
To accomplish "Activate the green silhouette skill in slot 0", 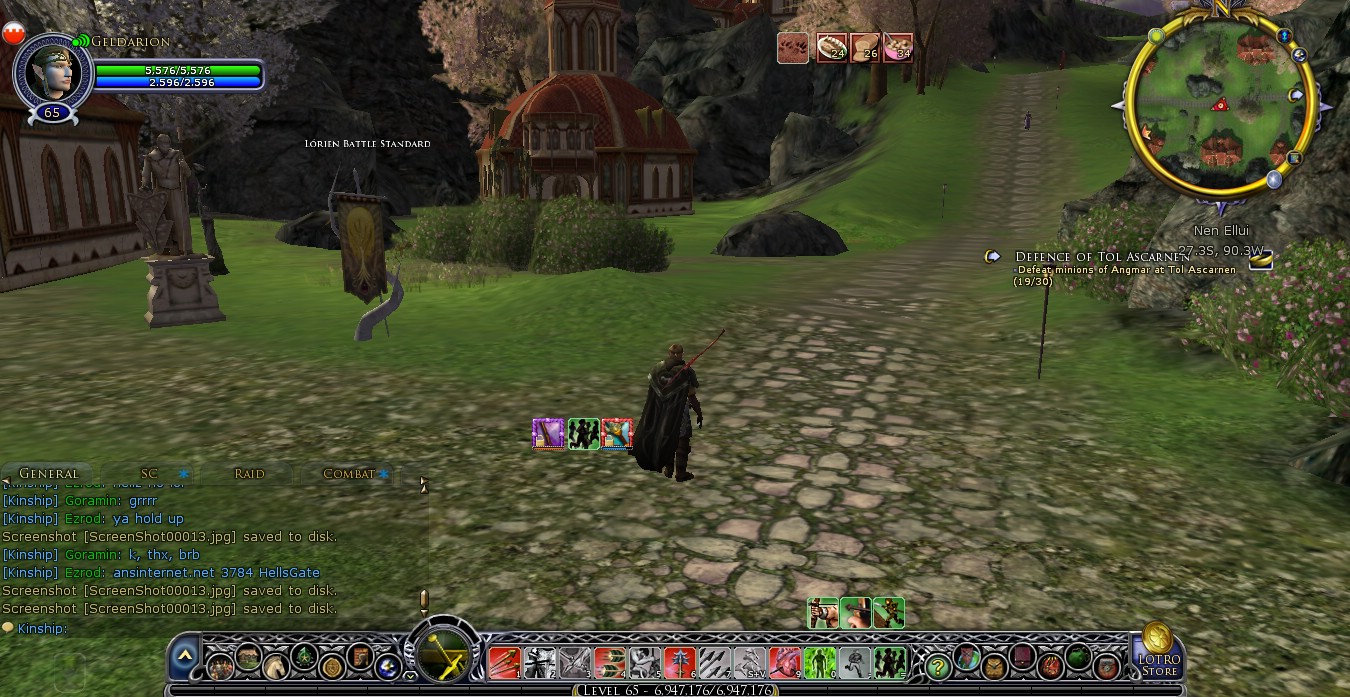I will click(x=820, y=662).
